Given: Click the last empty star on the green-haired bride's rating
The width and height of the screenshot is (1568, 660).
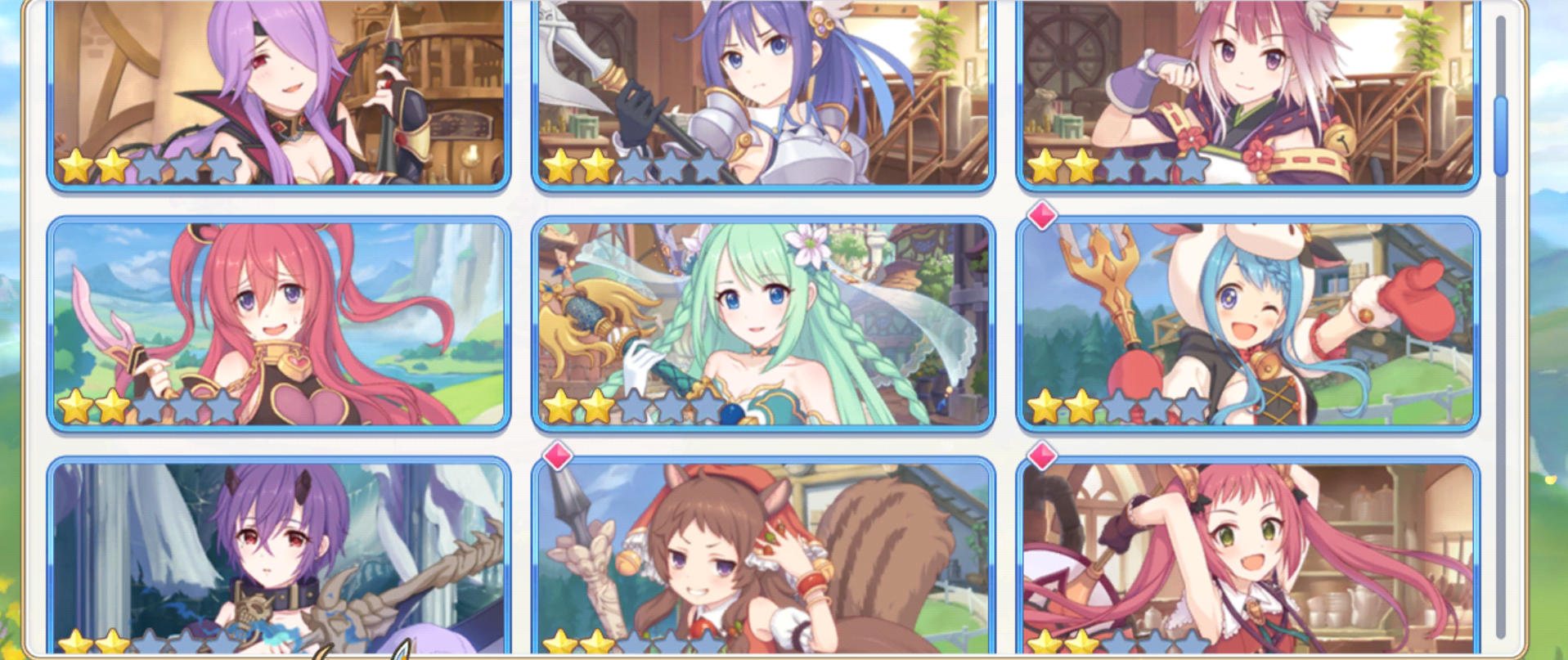Looking at the screenshot, I should click(x=707, y=406).
